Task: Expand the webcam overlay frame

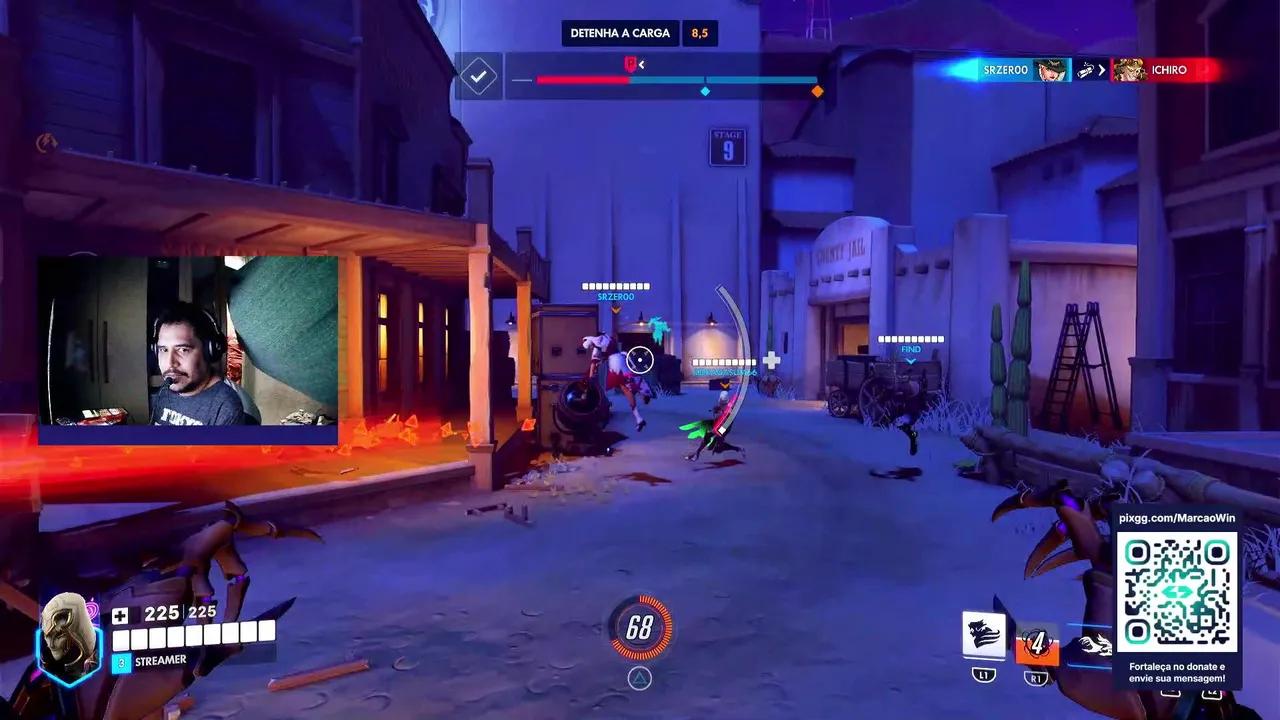Action: coord(188,349)
